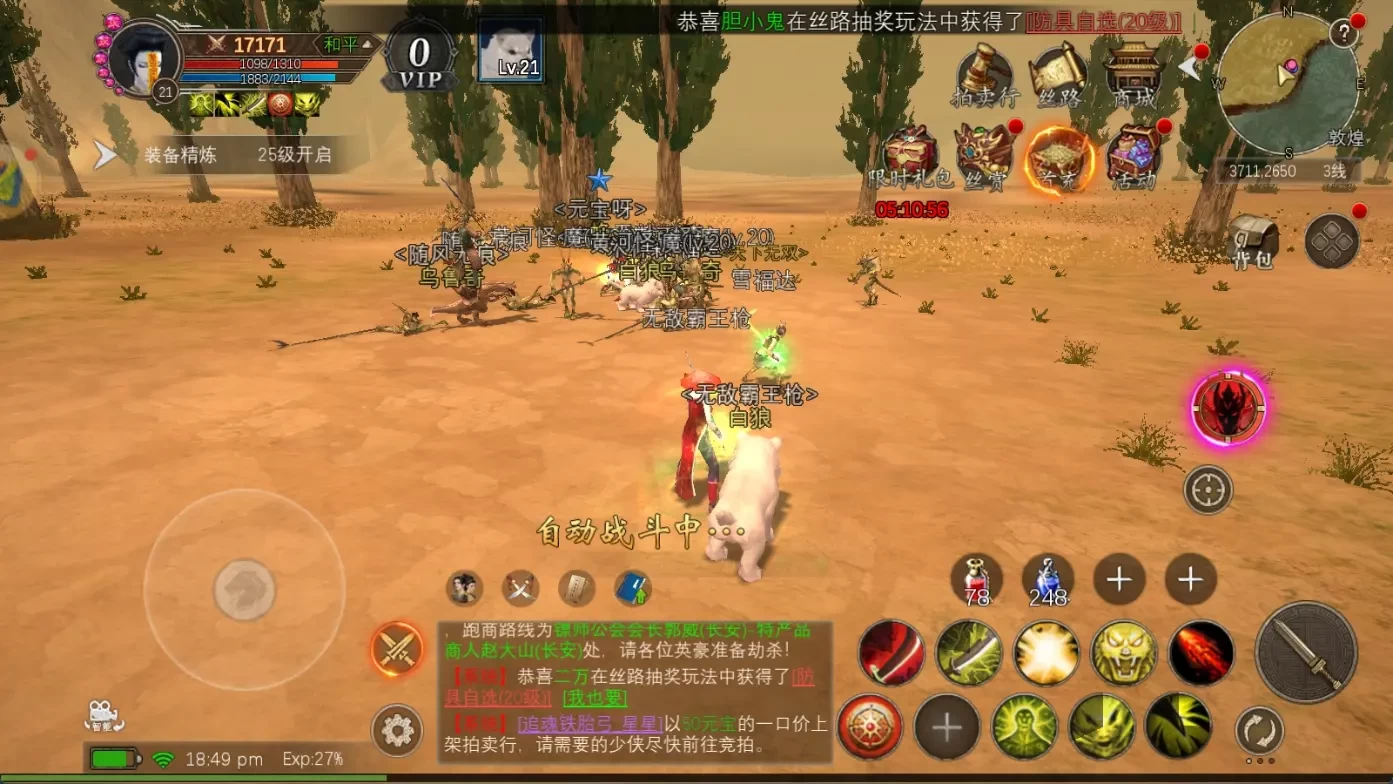1393x784 pixels.
Task: Activate the golden lion face skill
Action: pyautogui.click(x=1124, y=653)
